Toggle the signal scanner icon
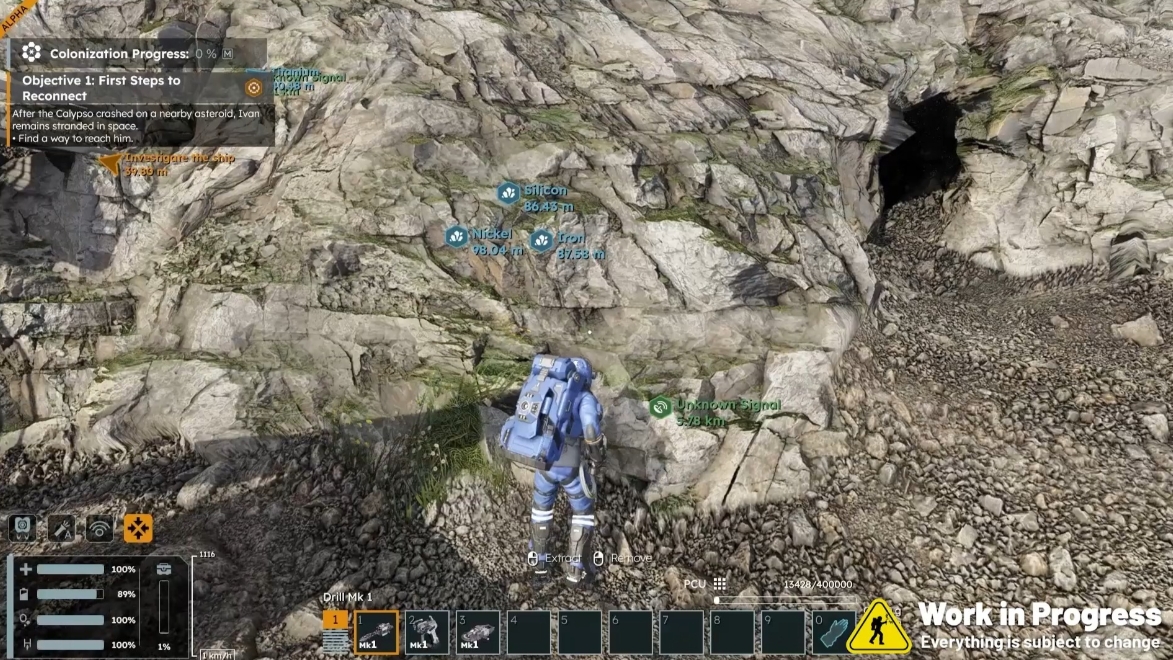This screenshot has height=660, width=1173. pos(99,528)
